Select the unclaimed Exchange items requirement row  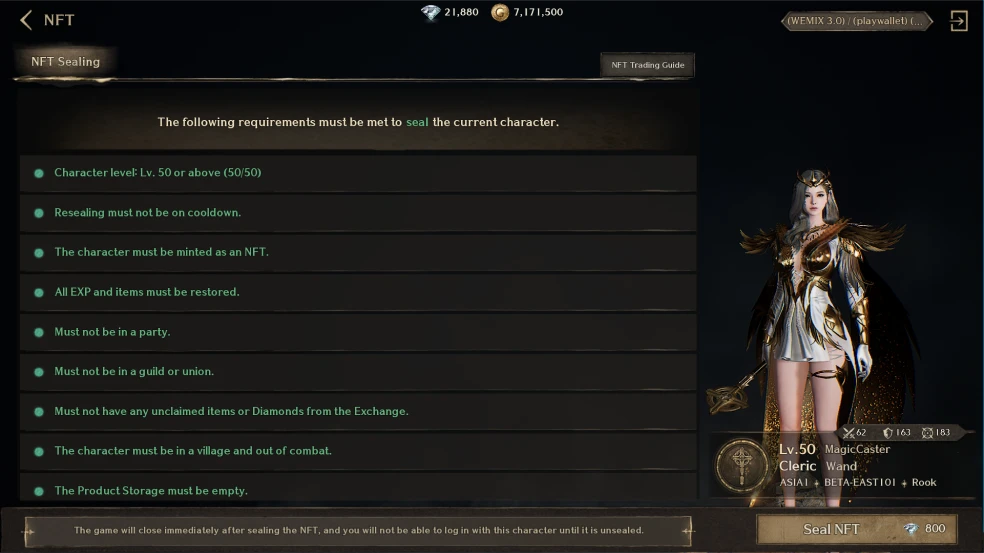(x=357, y=411)
